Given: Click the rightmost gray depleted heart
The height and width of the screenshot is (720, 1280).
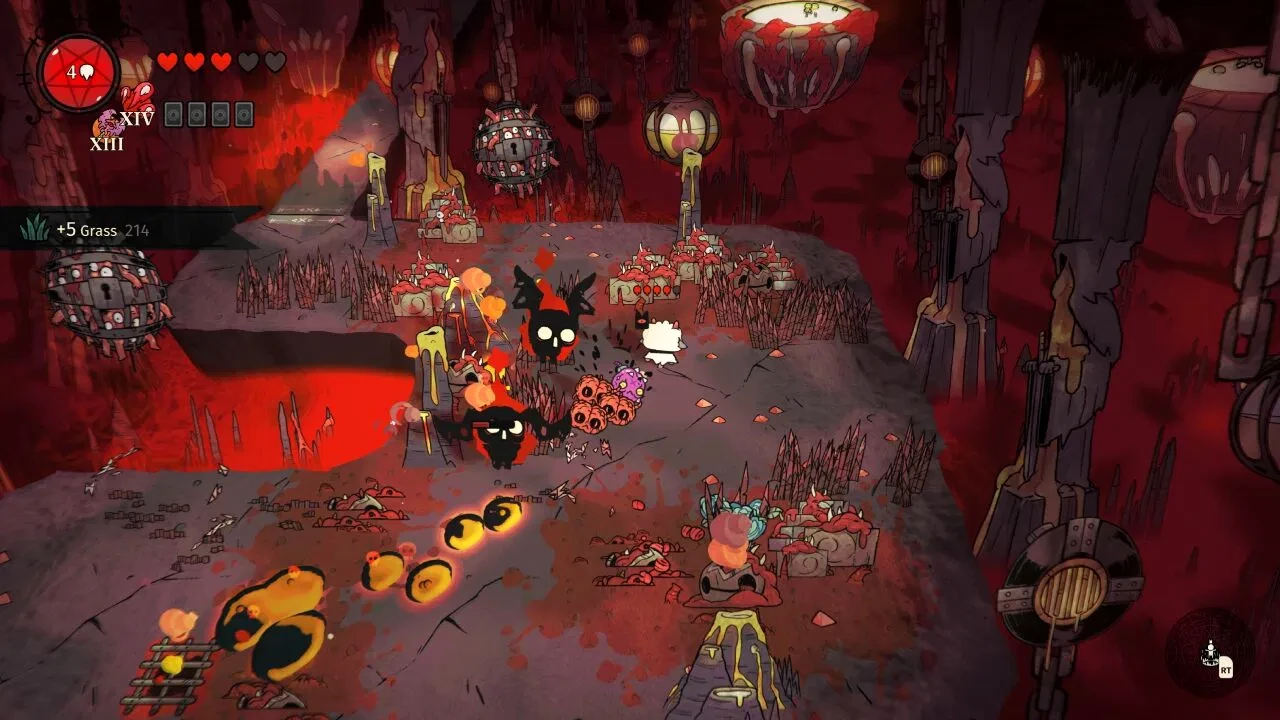Looking at the screenshot, I should pos(274,63).
